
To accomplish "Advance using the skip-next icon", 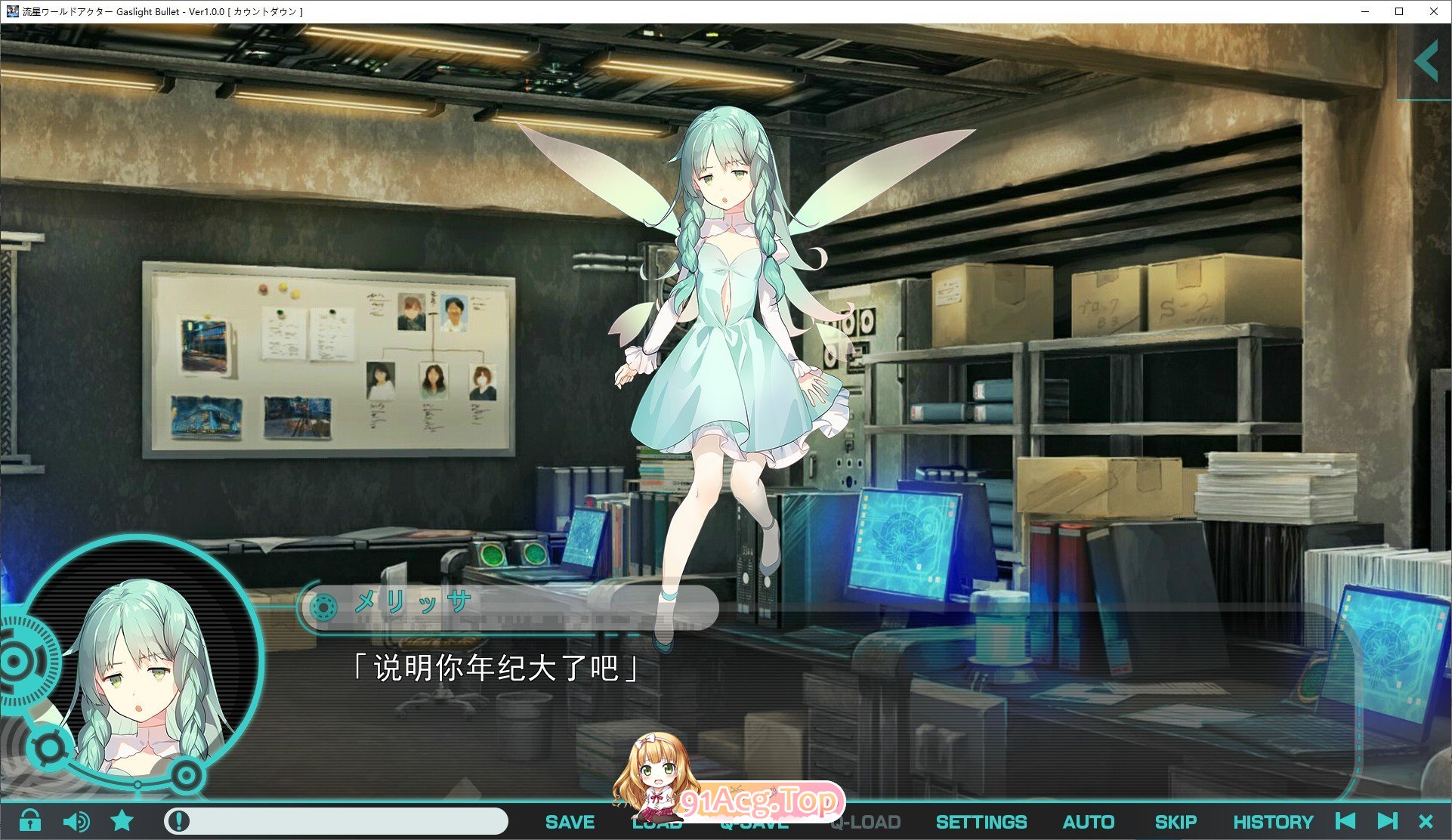I will [1389, 822].
